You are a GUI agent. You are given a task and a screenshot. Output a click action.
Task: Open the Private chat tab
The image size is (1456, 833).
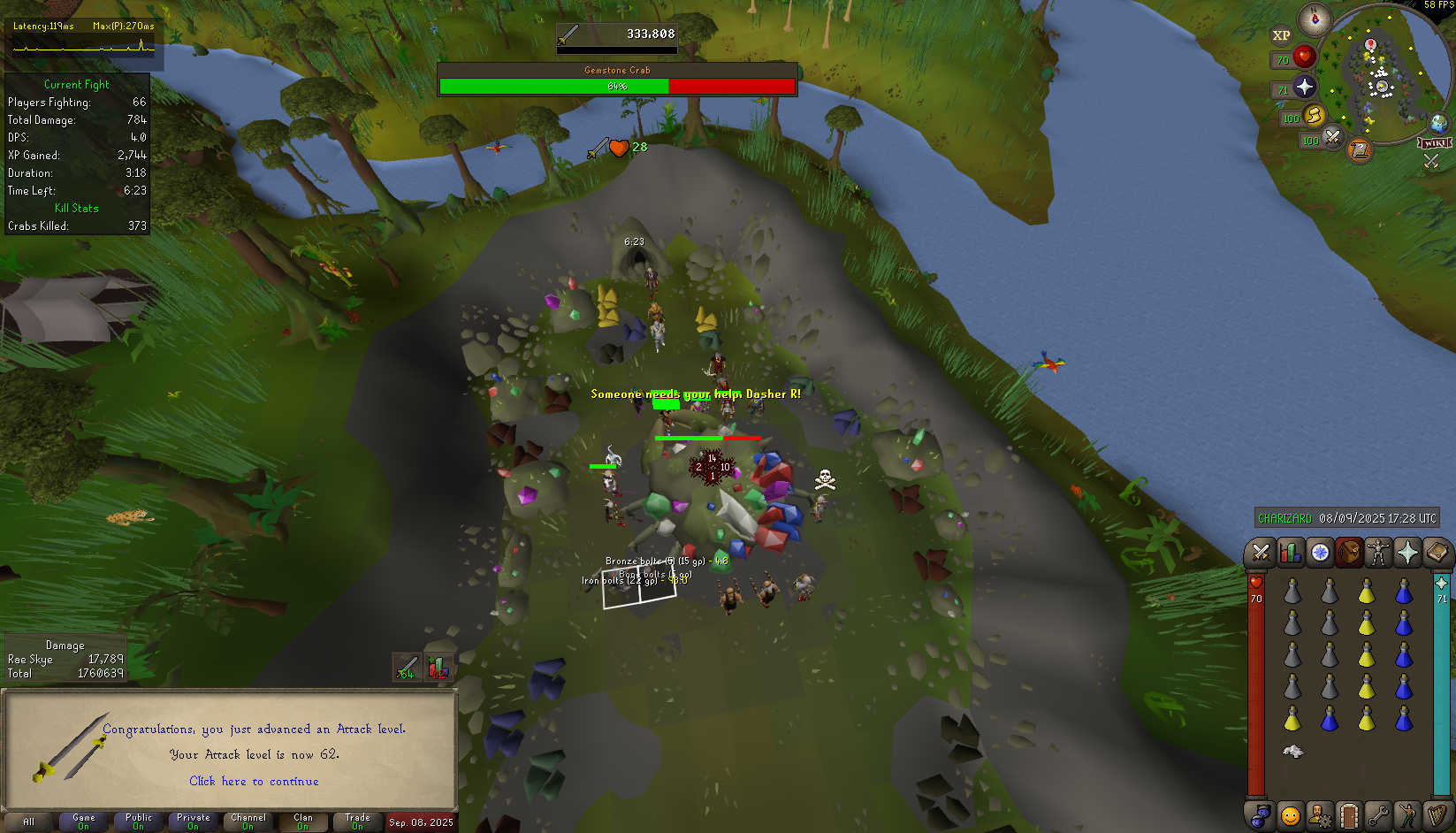click(x=194, y=822)
